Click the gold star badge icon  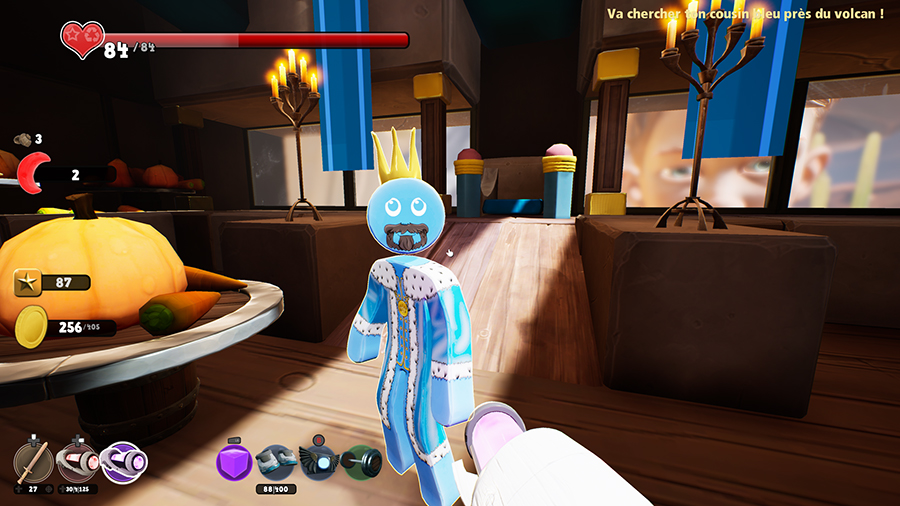(28, 283)
